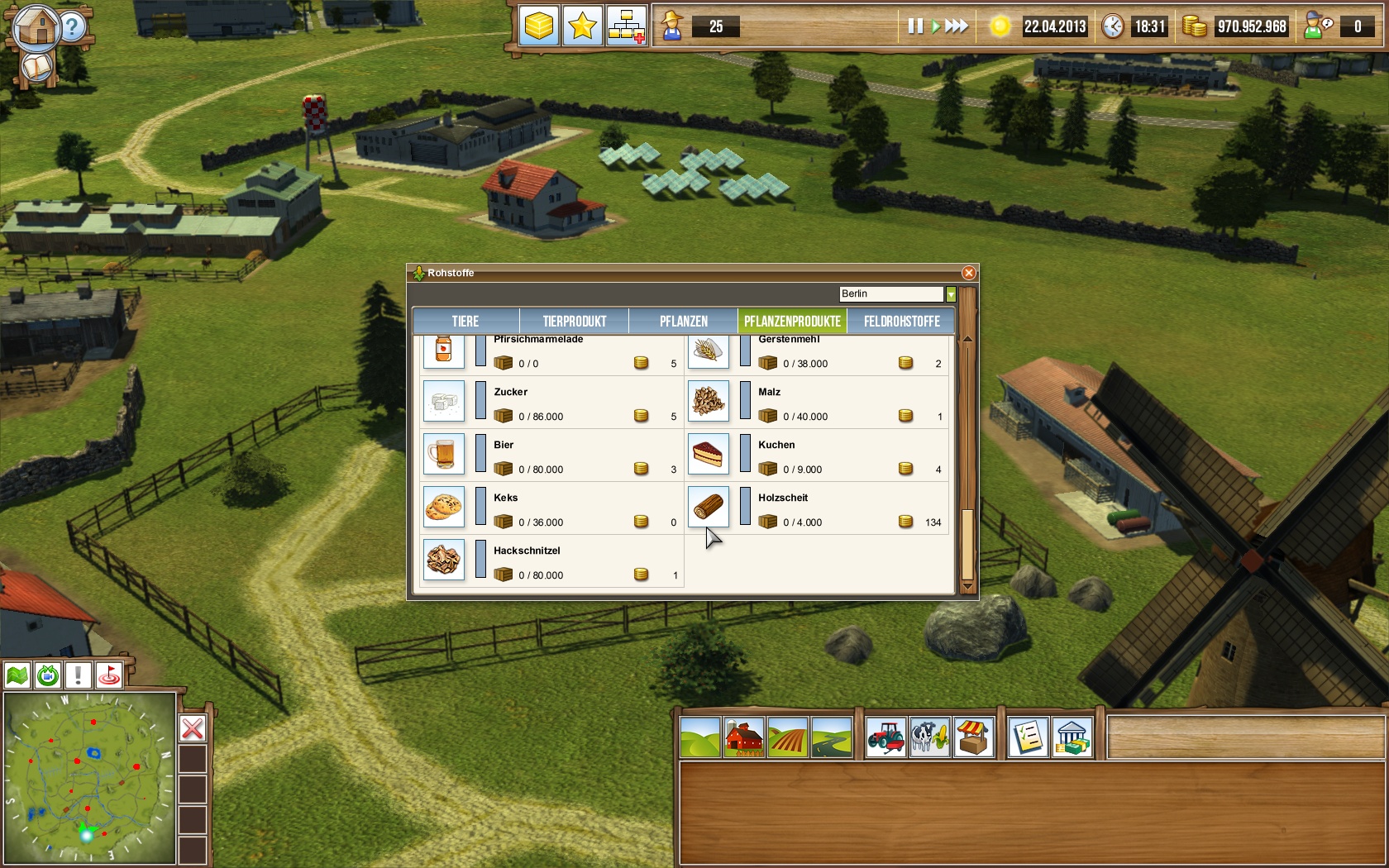
Task: Open the market stall menu
Action: [x=974, y=737]
